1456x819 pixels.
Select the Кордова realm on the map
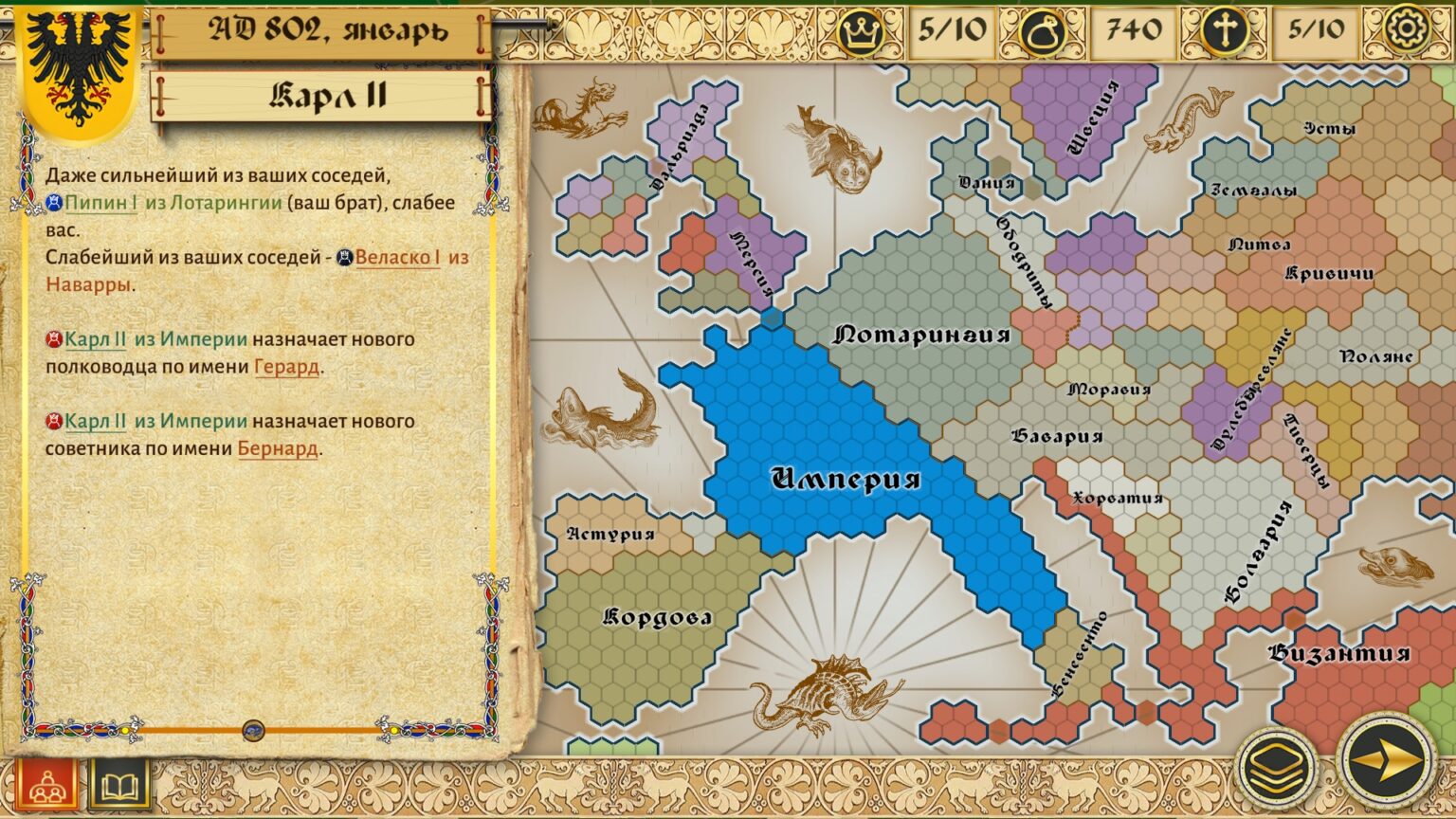657,618
